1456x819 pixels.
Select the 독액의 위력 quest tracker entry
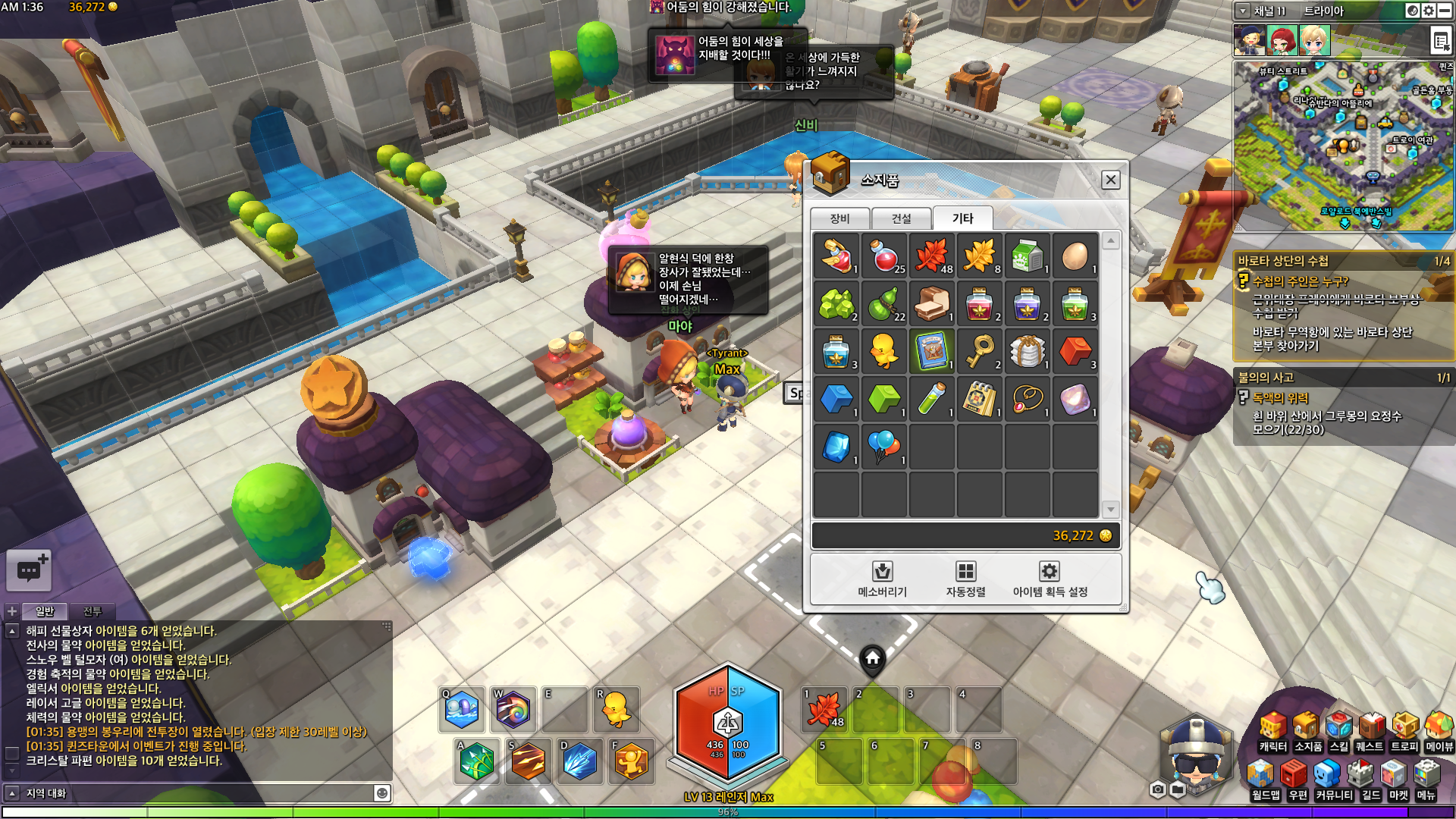pyautogui.click(x=1279, y=397)
